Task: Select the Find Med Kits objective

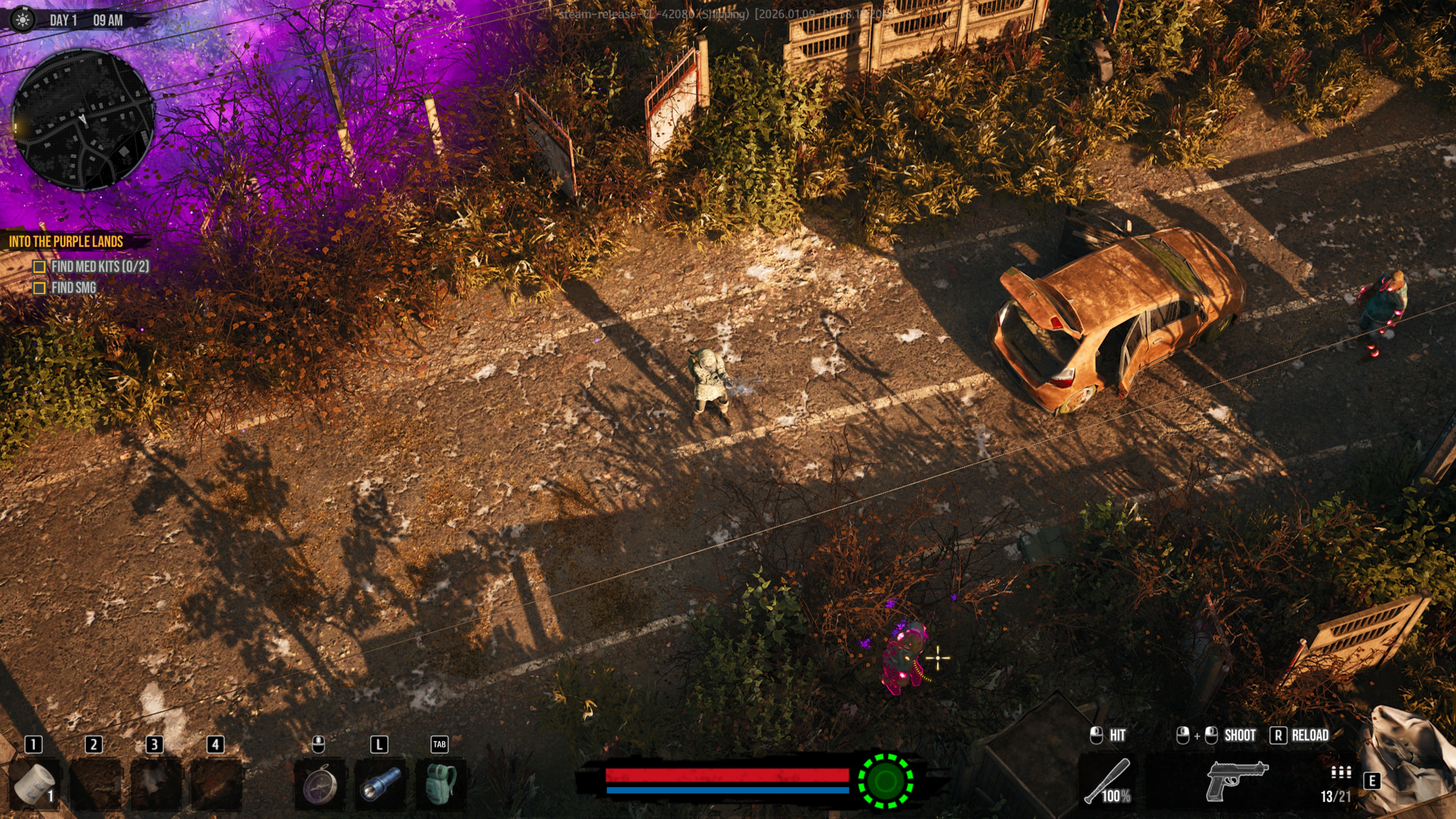Action: point(99,266)
